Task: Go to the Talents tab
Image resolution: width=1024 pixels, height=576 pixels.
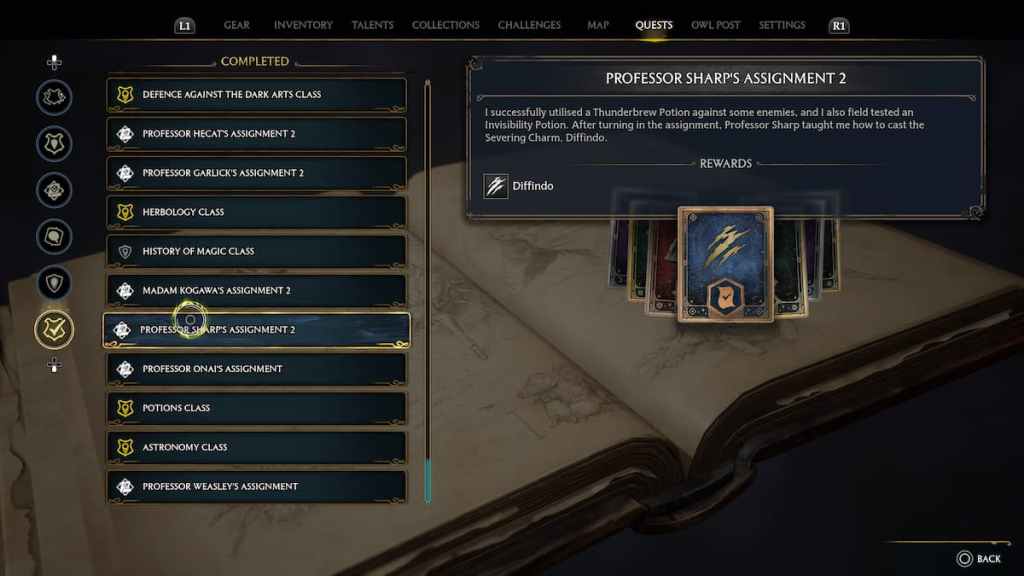Action: point(372,25)
